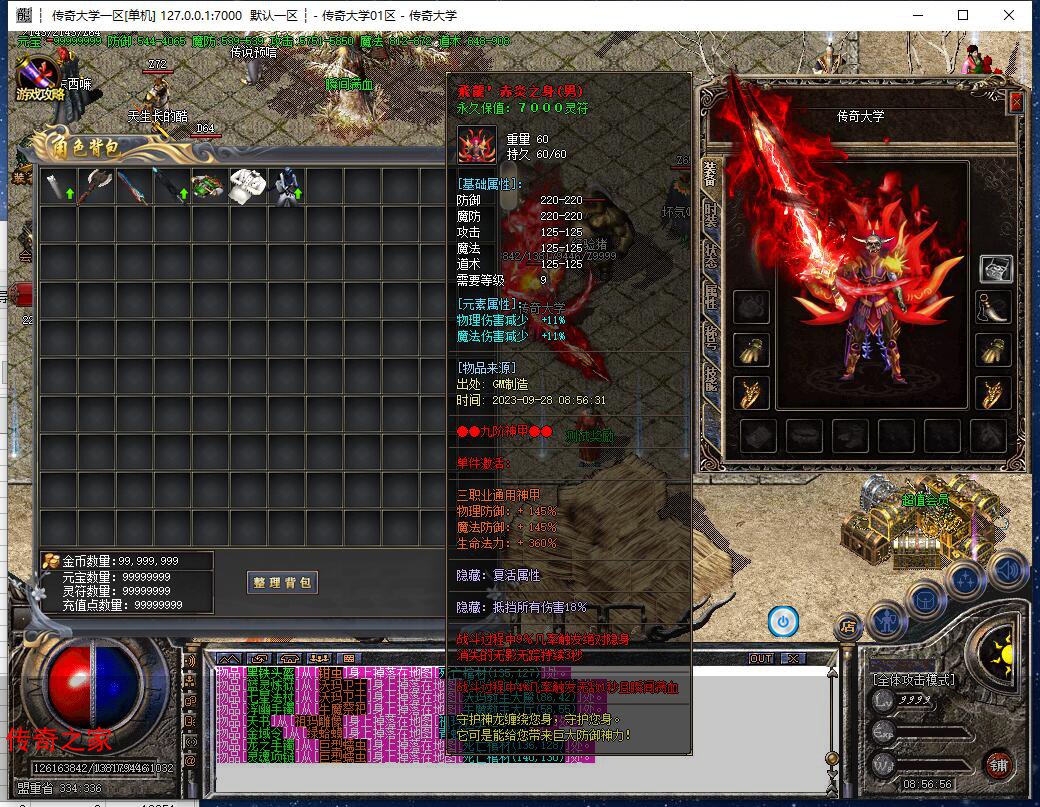Open the 状态 status tab
Screen dimensions: 1040x807
[710, 254]
